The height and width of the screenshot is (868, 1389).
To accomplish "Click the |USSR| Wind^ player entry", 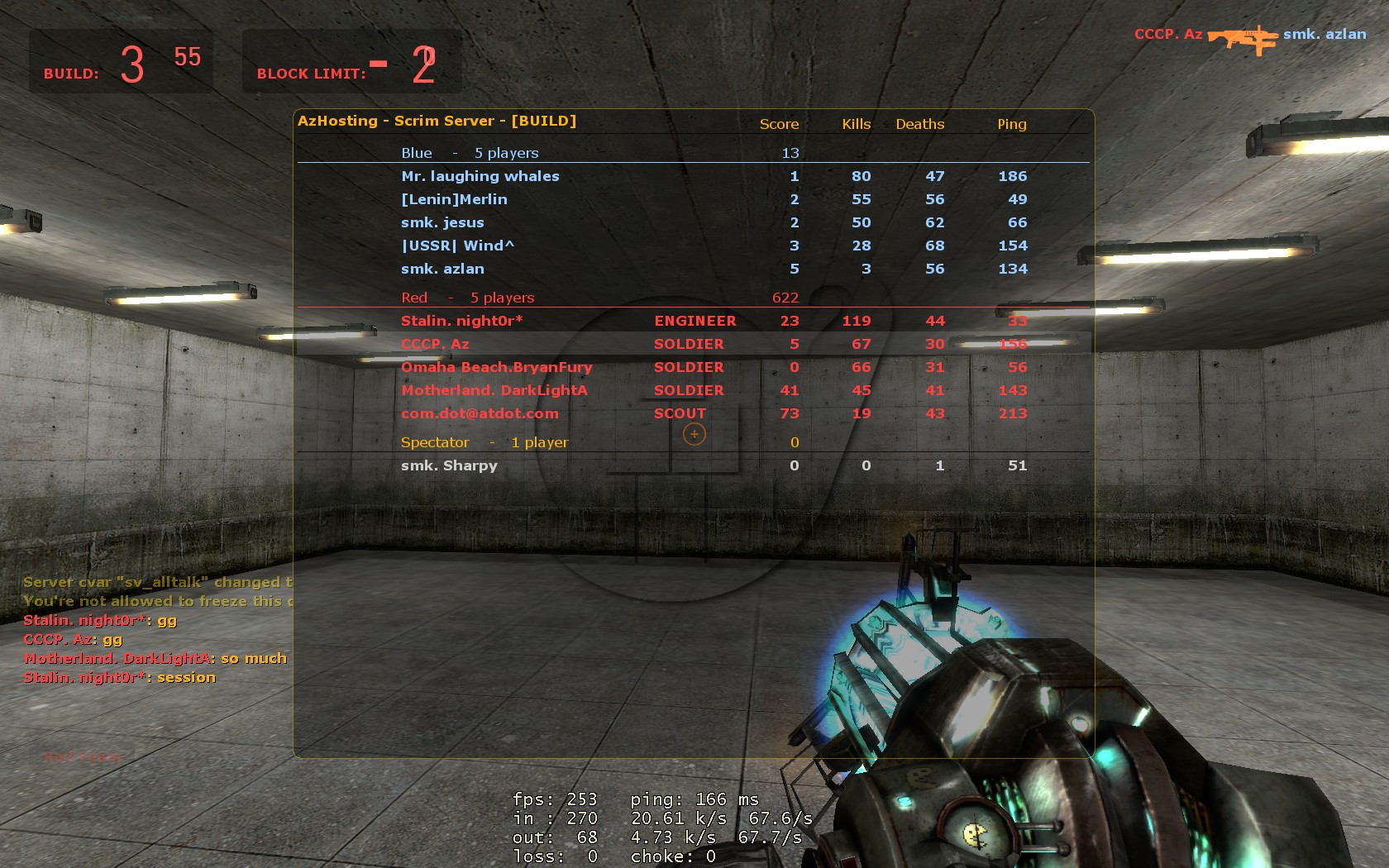I will (x=457, y=246).
